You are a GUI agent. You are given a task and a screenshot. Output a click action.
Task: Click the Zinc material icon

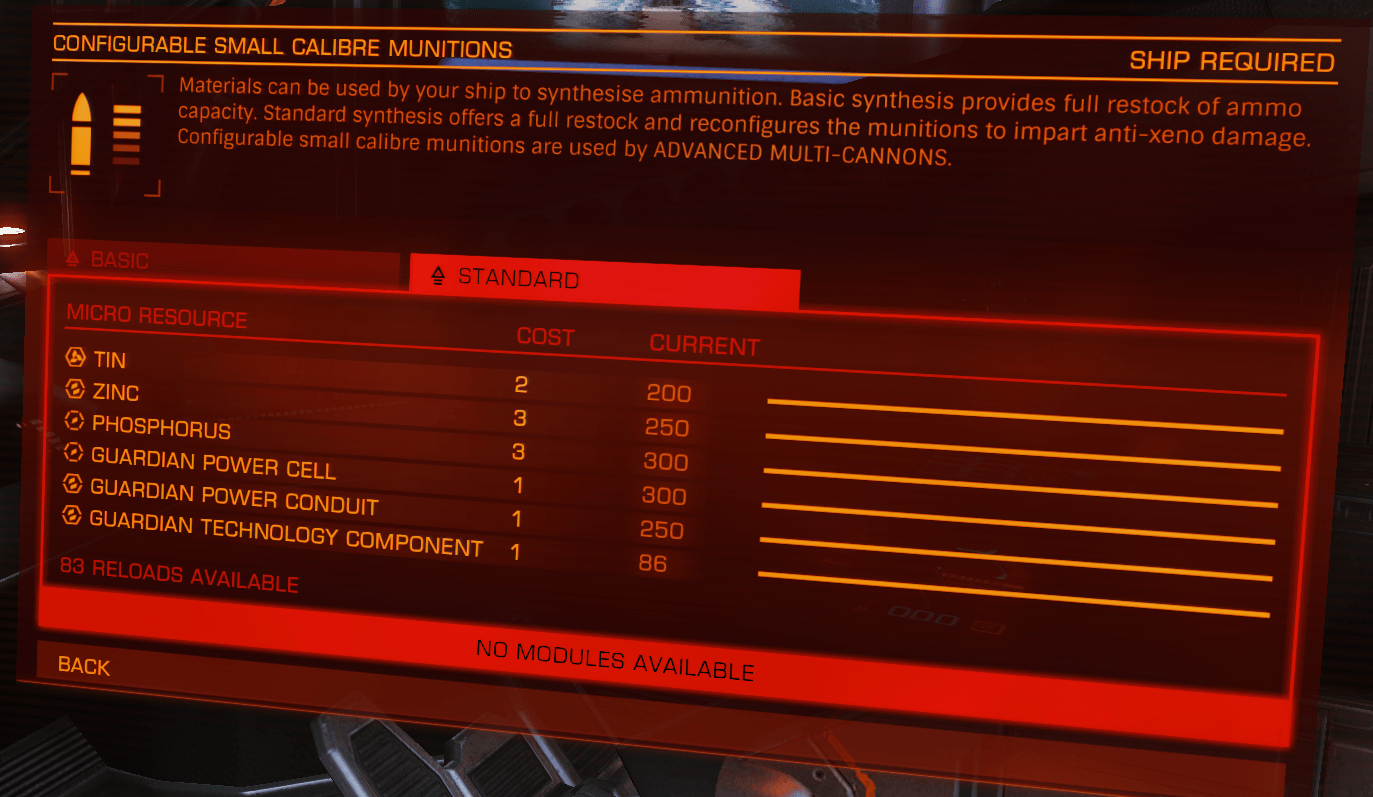click(x=73, y=389)
